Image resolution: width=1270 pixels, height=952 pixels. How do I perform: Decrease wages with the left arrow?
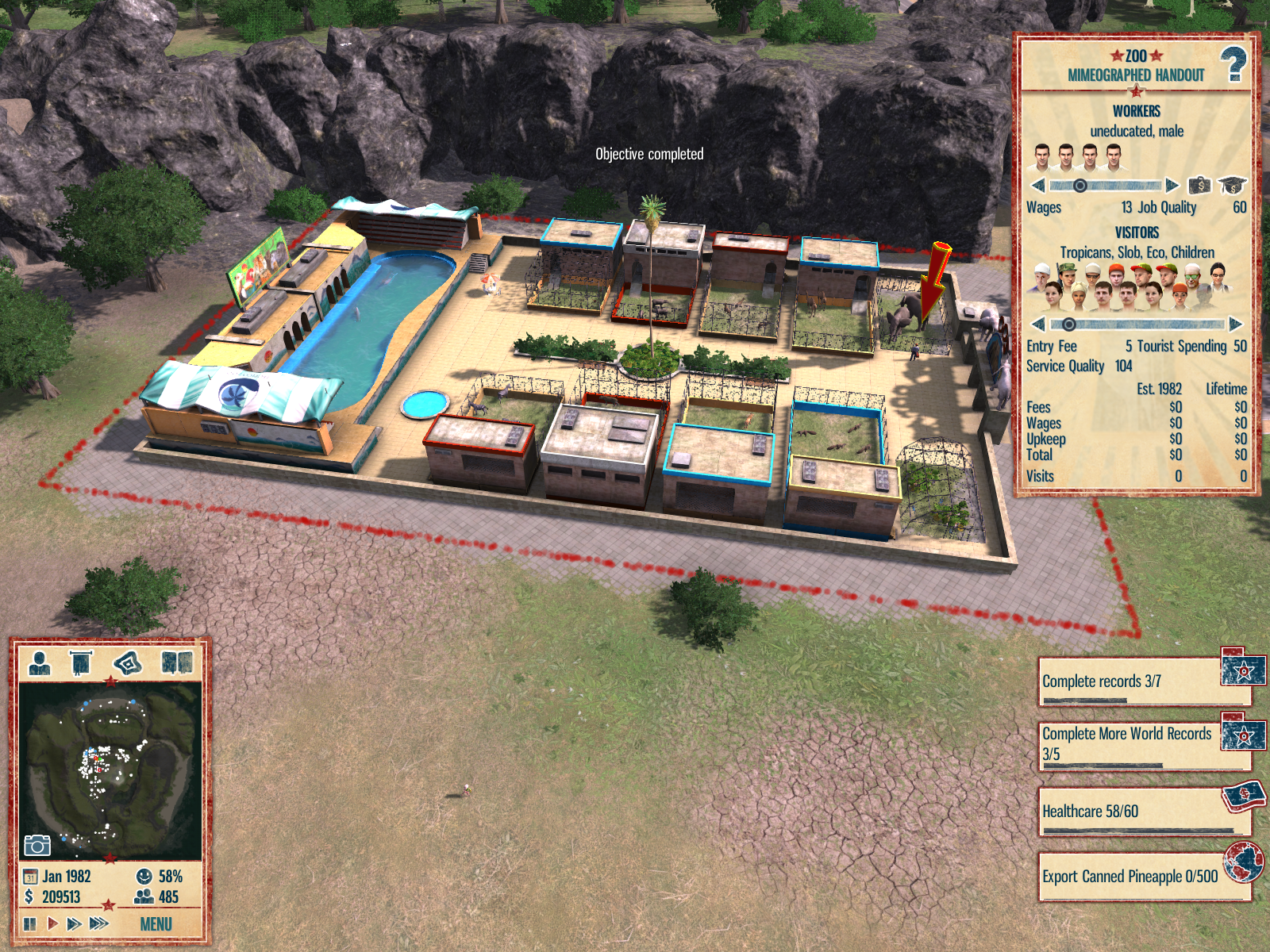[1037, 186]
